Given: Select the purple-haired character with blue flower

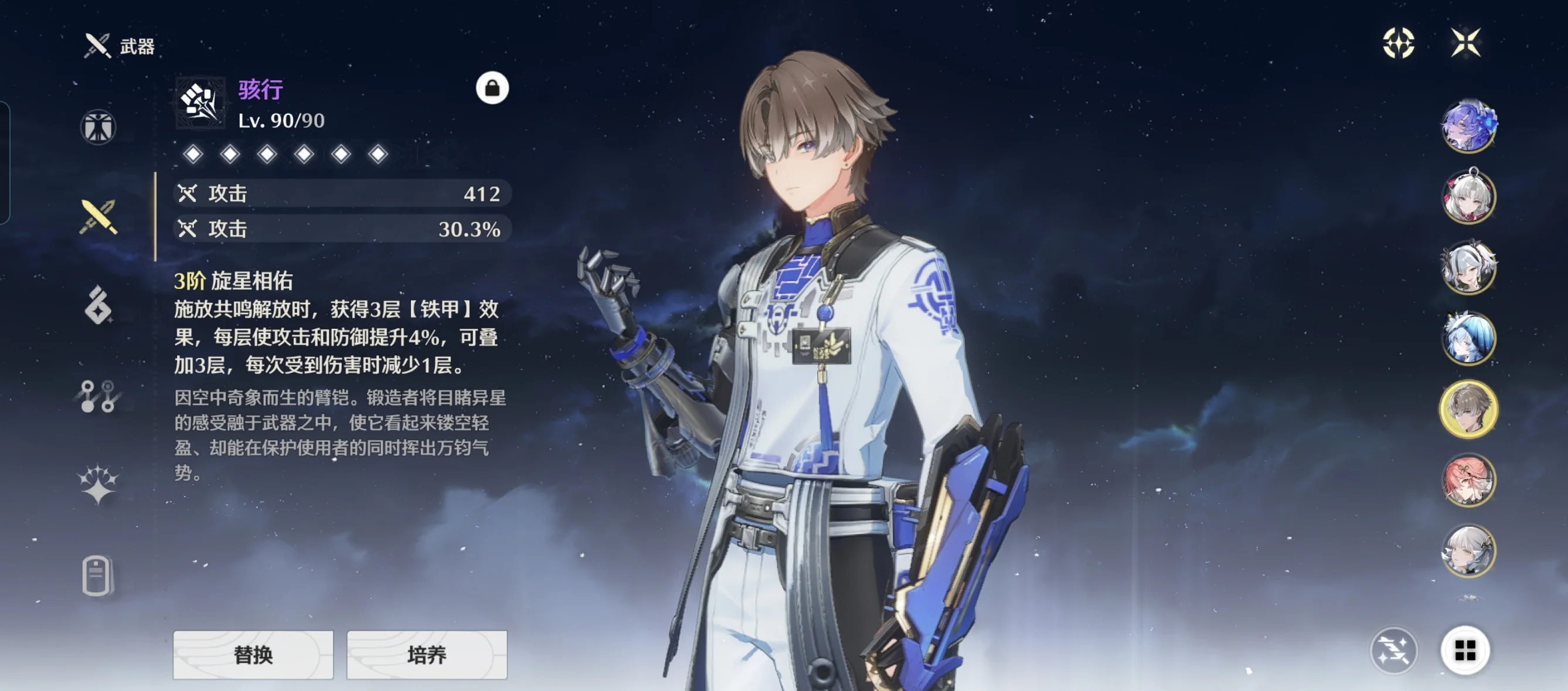Looking at the screenshot, I should (x=1469, y=125).
